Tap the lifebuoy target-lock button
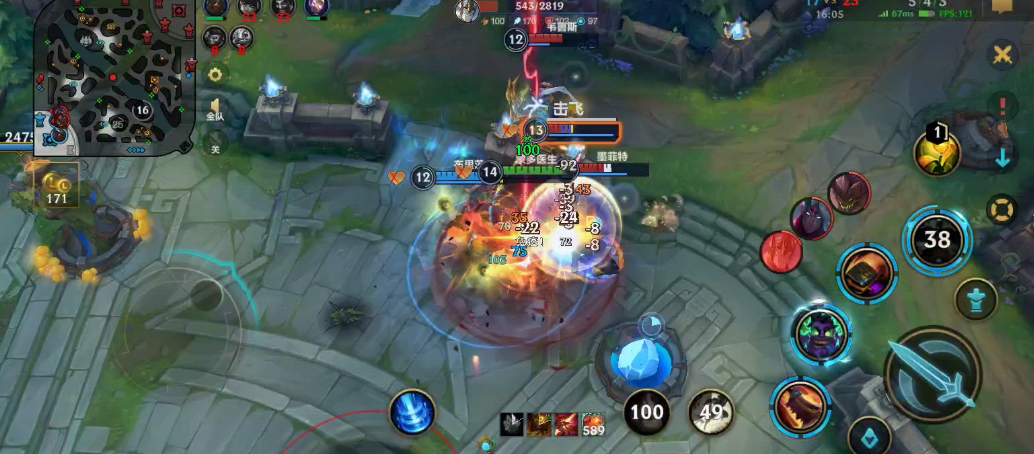This screenshot has width=1034, height=454. (1001, 209)
